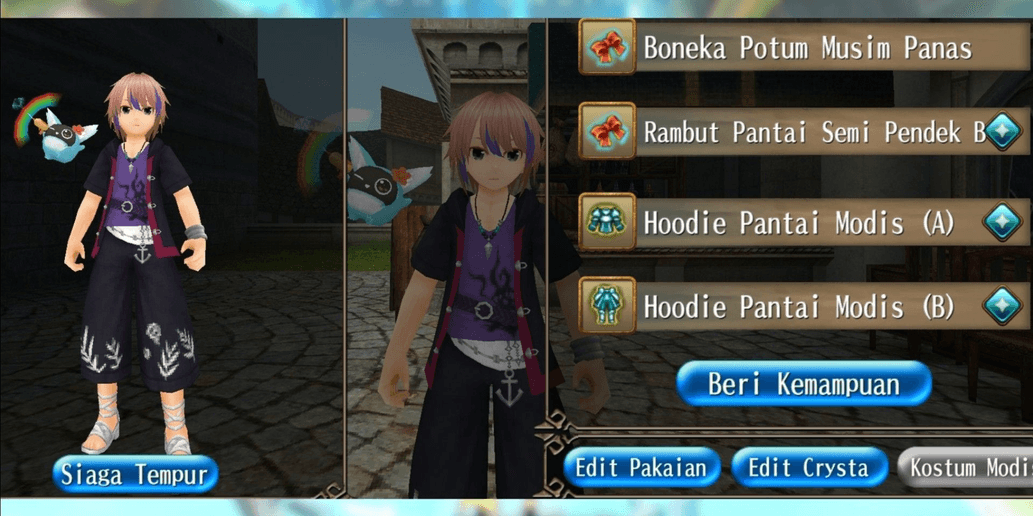Viewport: 1033px width, 516px height.
Task: Toggle the Siaga Tempur stance button
Action: 135,474
